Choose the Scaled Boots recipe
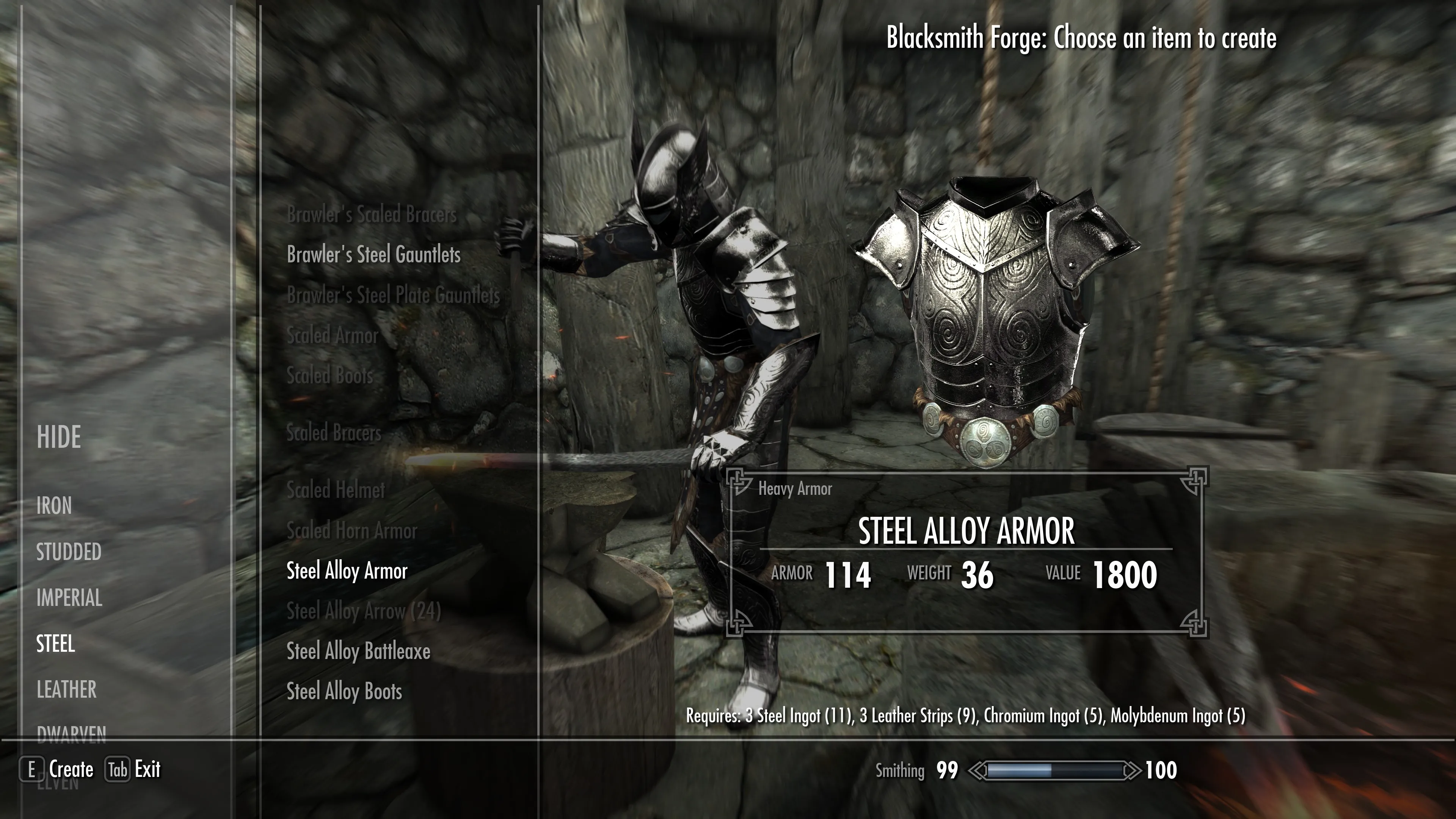Viewport: 1456px width, 819px height. pos(330,376)
